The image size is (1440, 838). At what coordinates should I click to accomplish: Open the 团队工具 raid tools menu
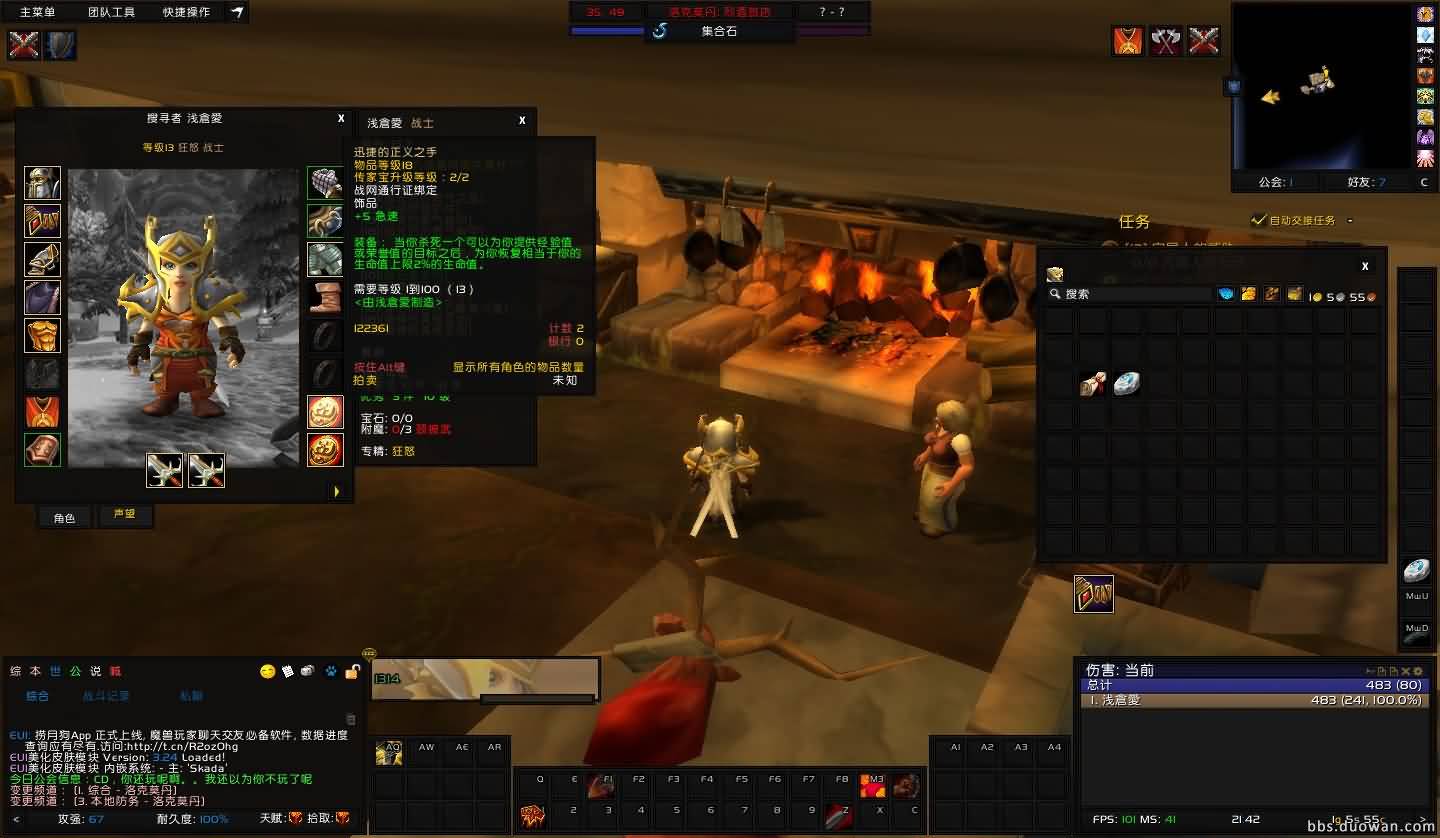pyautogui.click(x=111, y=12)
